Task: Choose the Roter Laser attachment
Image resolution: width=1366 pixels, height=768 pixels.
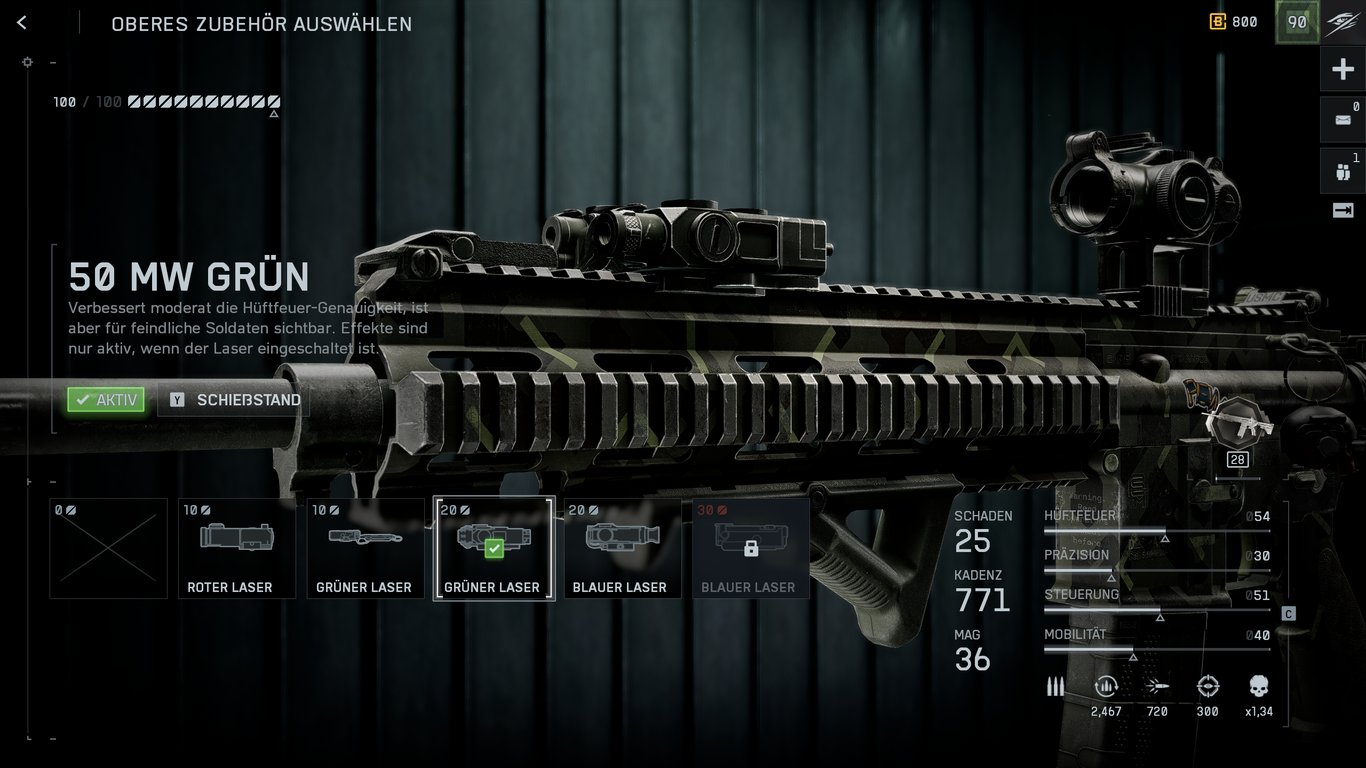Action: (x=236, y=548)
